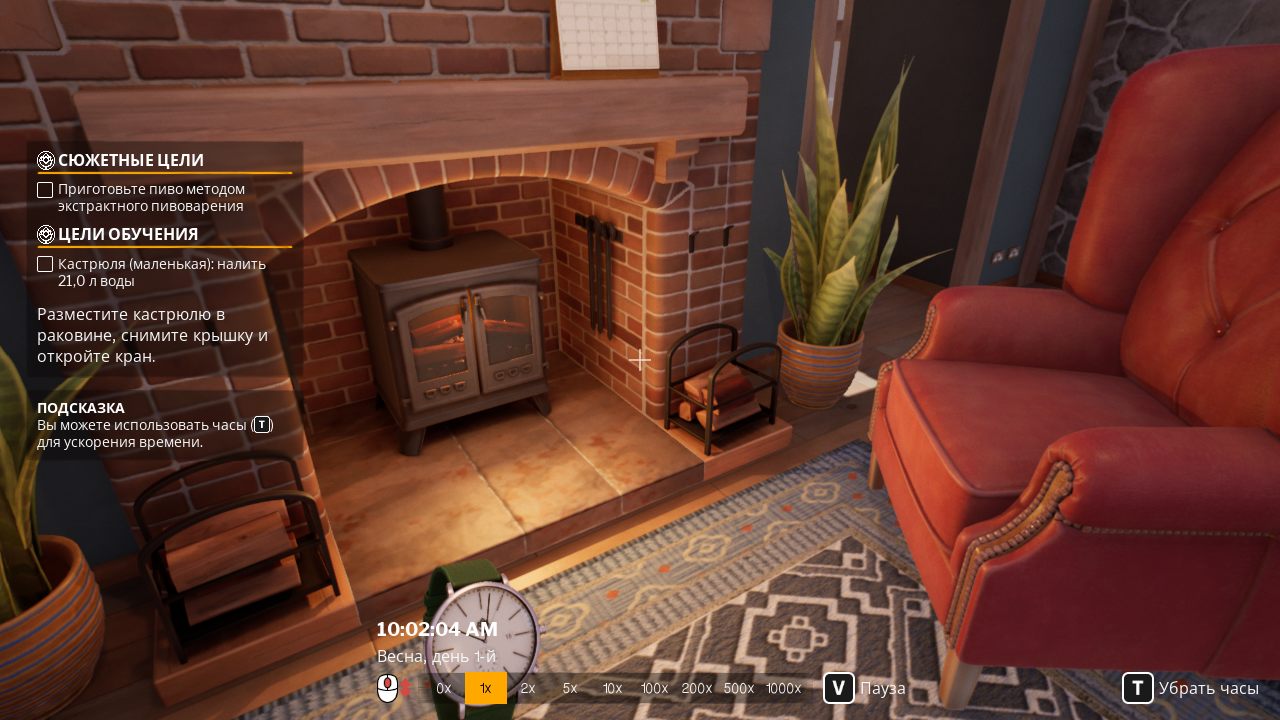
Task: Hide the watch using Убрать часы
Action: click(x=1210, y=688)
